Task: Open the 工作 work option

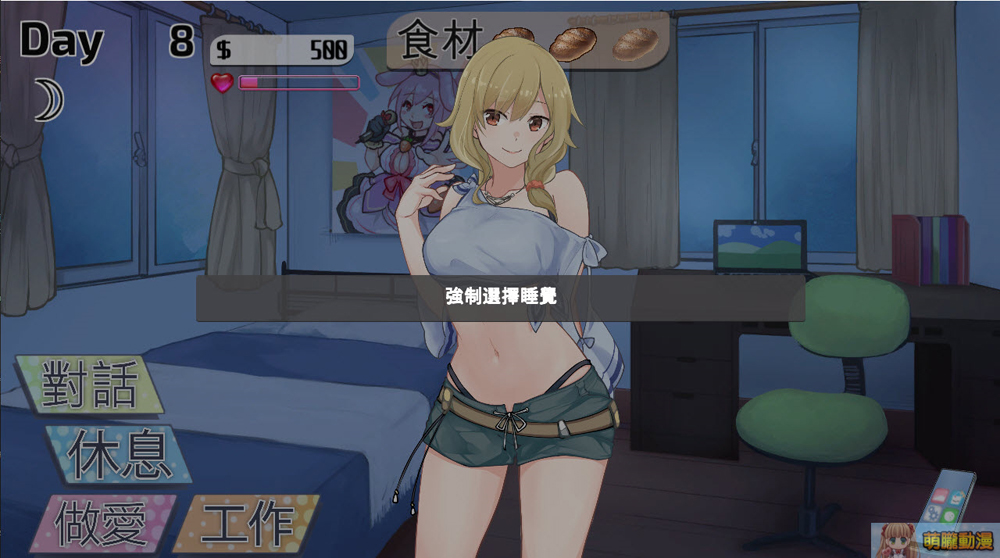Action: click(248, 523)
